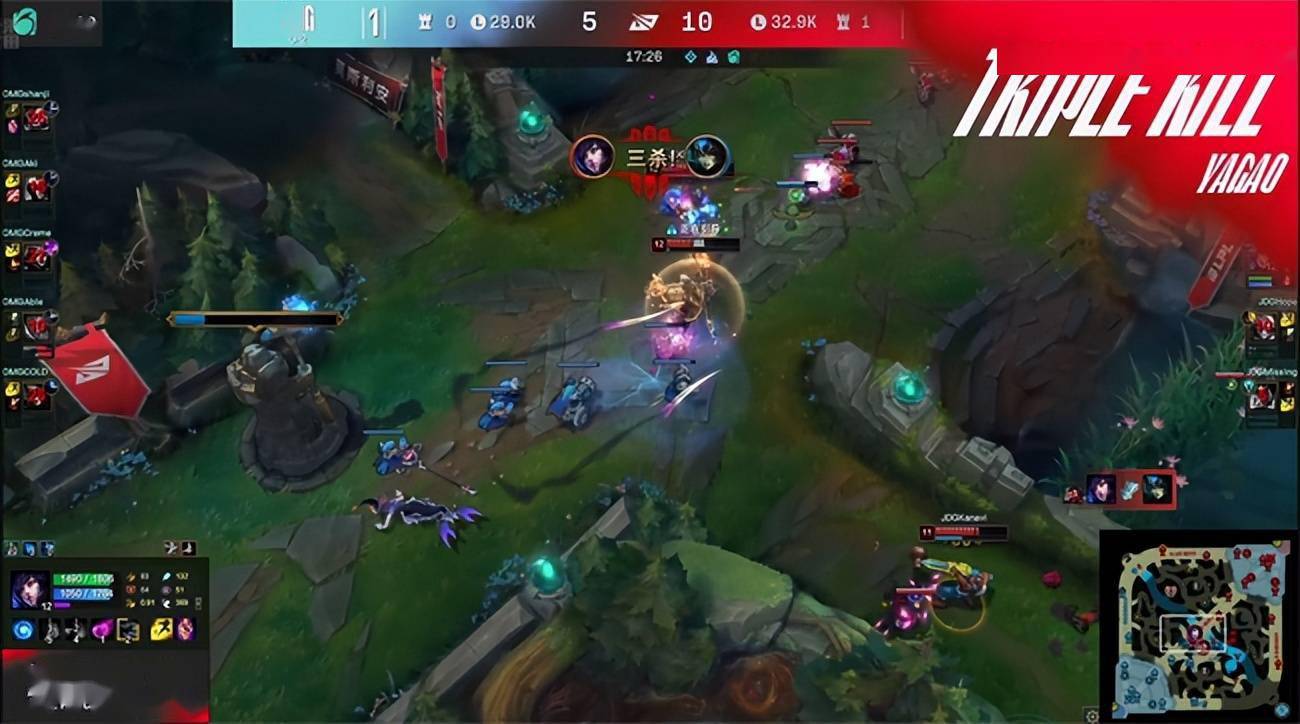
Task: Click the attack damage stat icon
Action: pyautogui.click(x=130, y=577)
